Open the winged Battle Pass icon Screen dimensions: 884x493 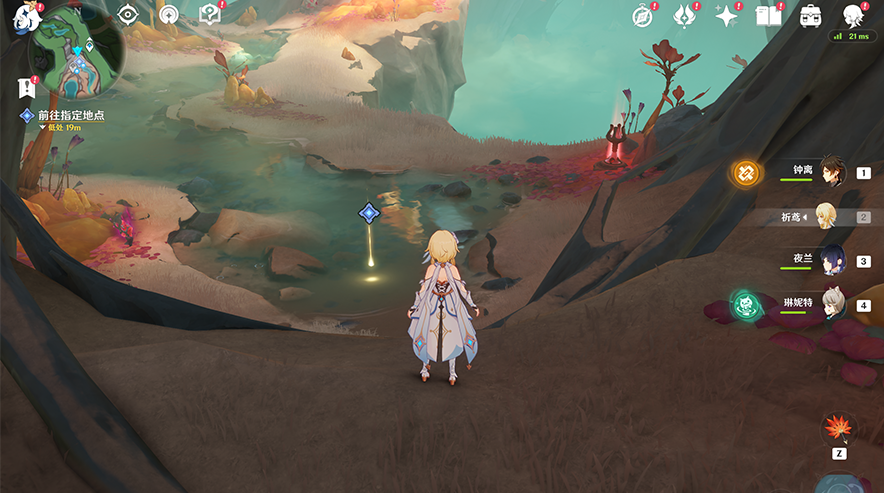click(685, 15)
